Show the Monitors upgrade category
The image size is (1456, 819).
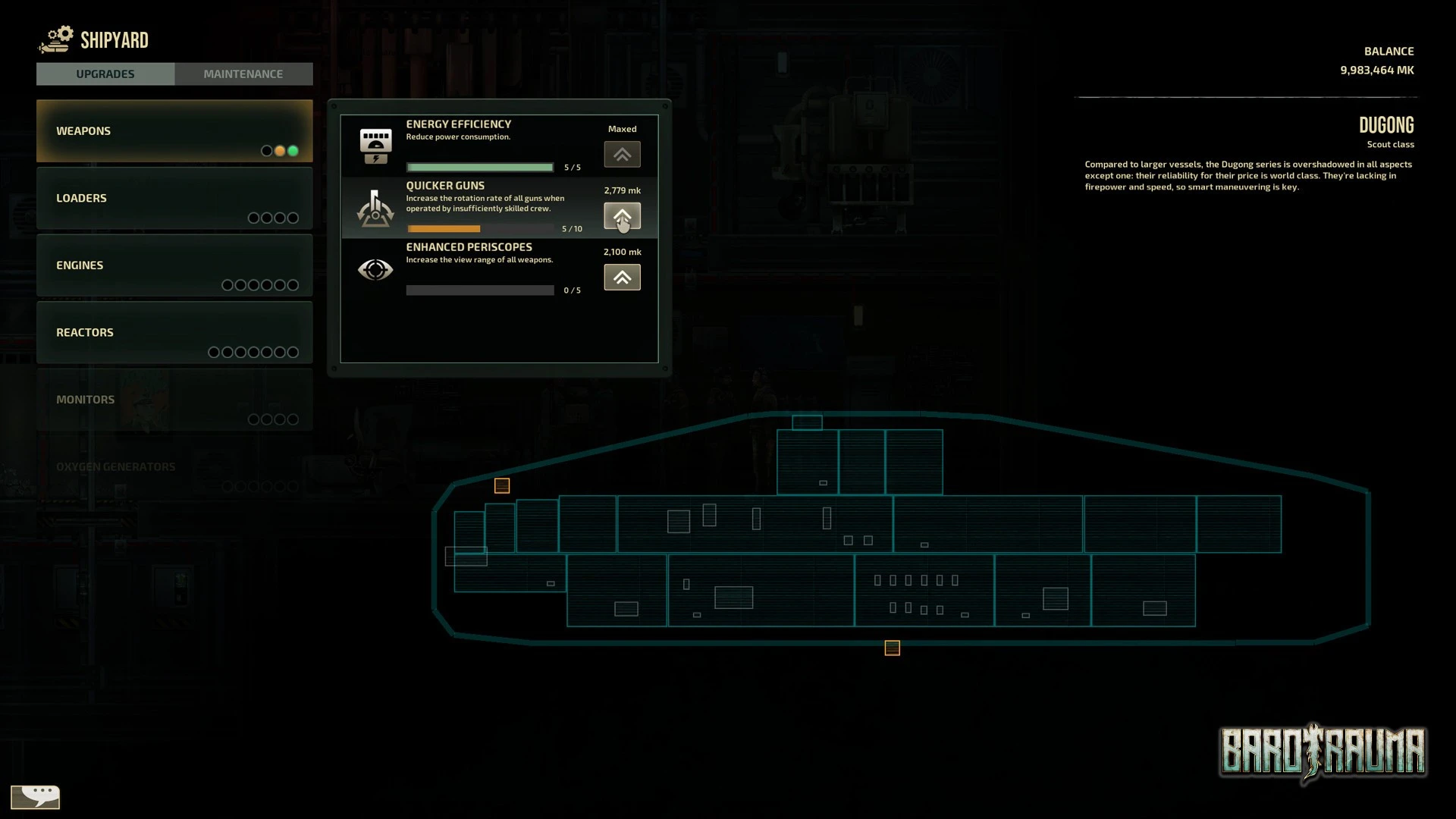pyautogui.click(x=174, y=400)
